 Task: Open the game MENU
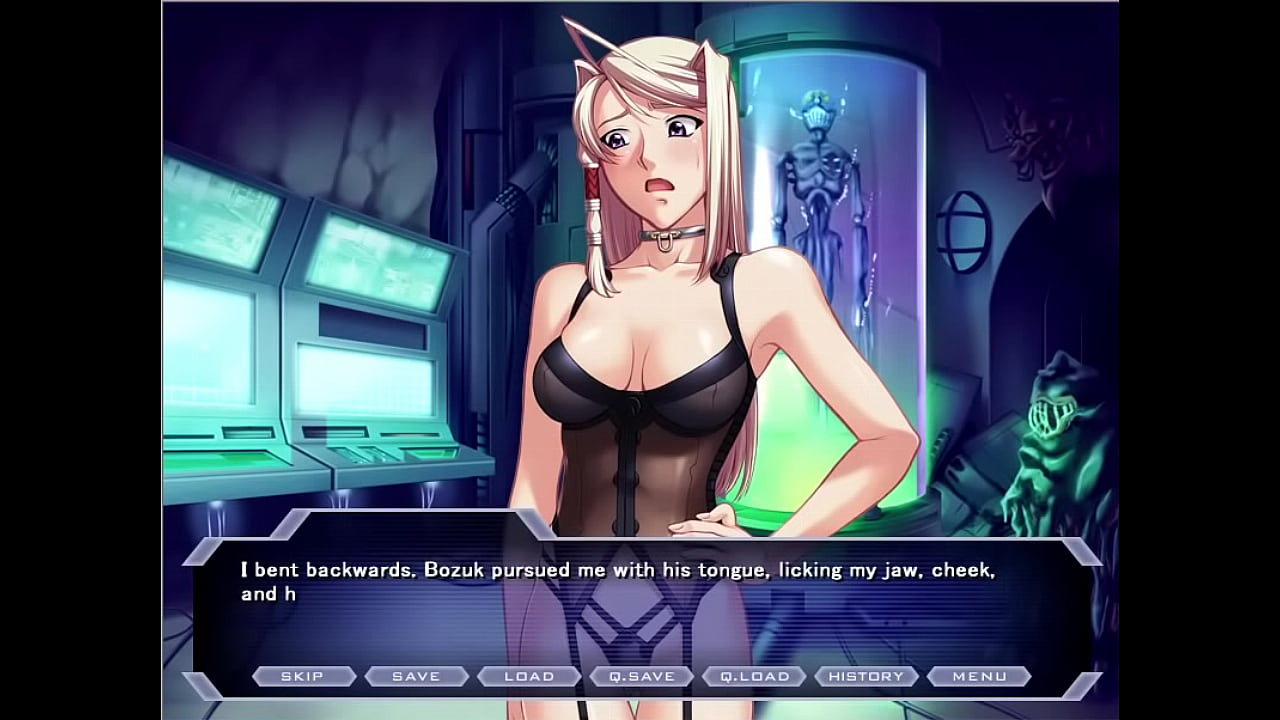point(979,677)
